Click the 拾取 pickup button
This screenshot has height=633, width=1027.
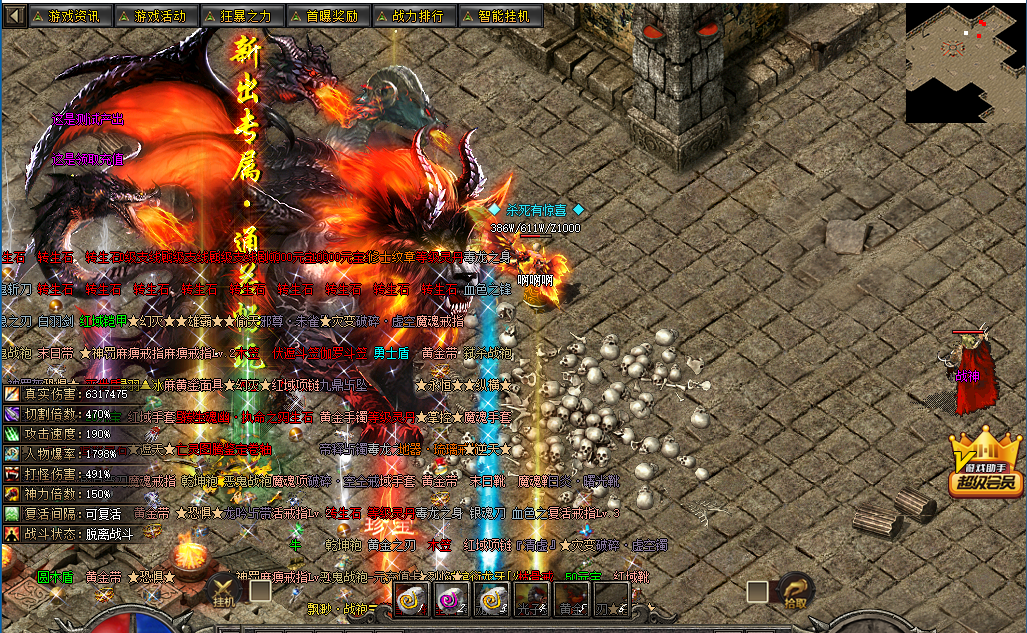[794, 592]
